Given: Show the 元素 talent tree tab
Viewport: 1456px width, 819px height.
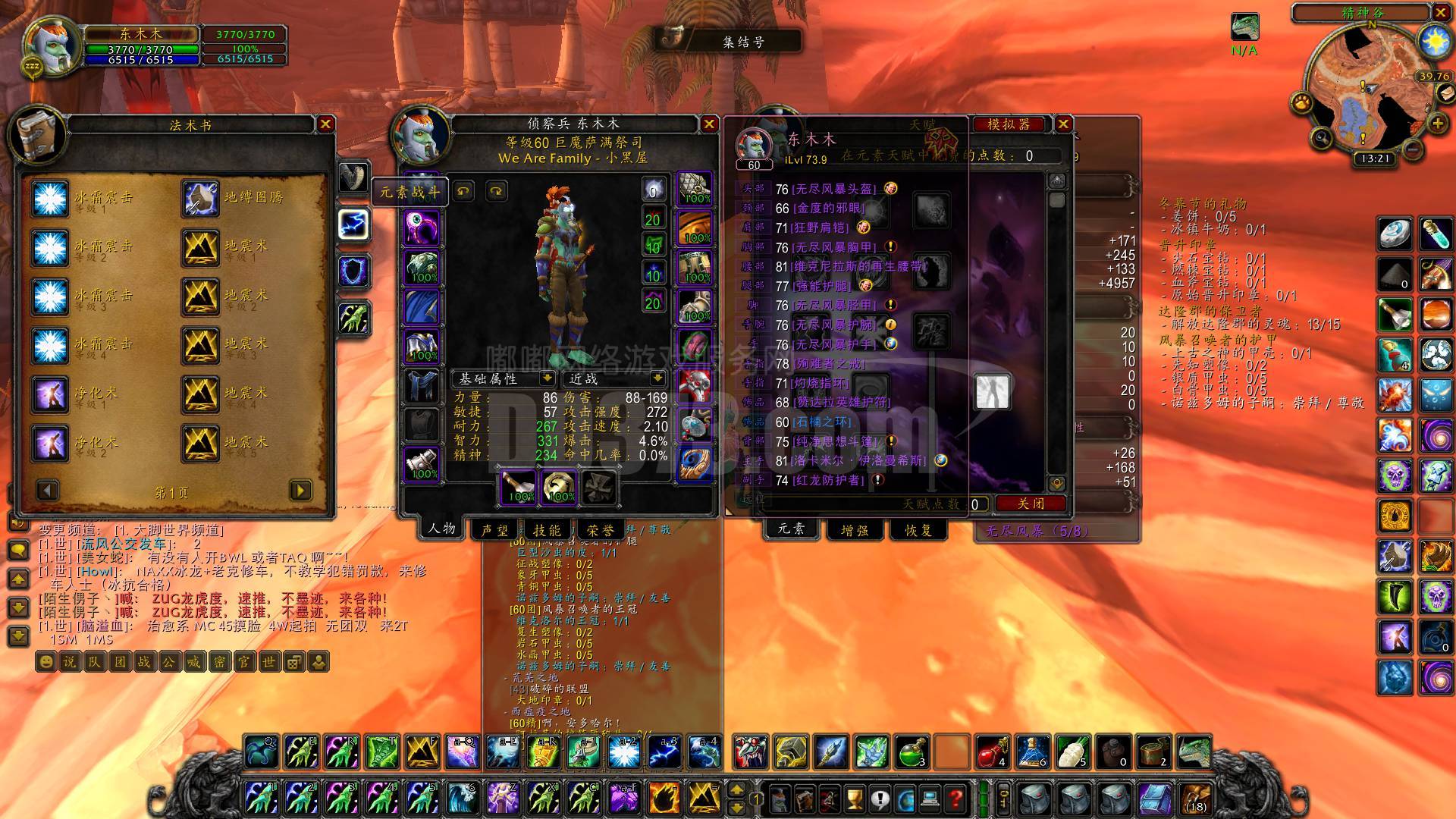Looking at the screenshot, I should tap(791, 529).
